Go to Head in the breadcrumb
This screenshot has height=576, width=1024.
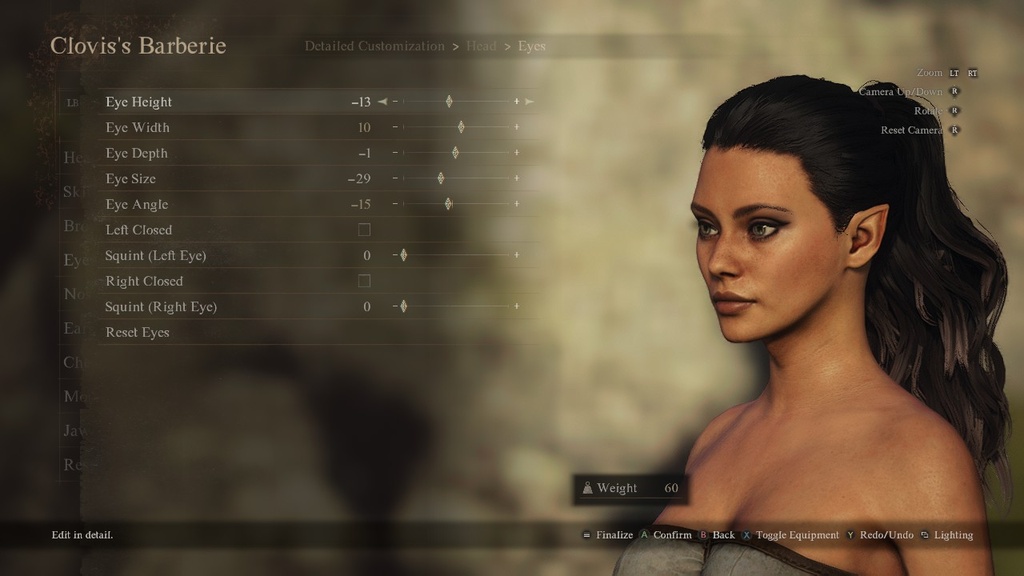coord(481,46)
